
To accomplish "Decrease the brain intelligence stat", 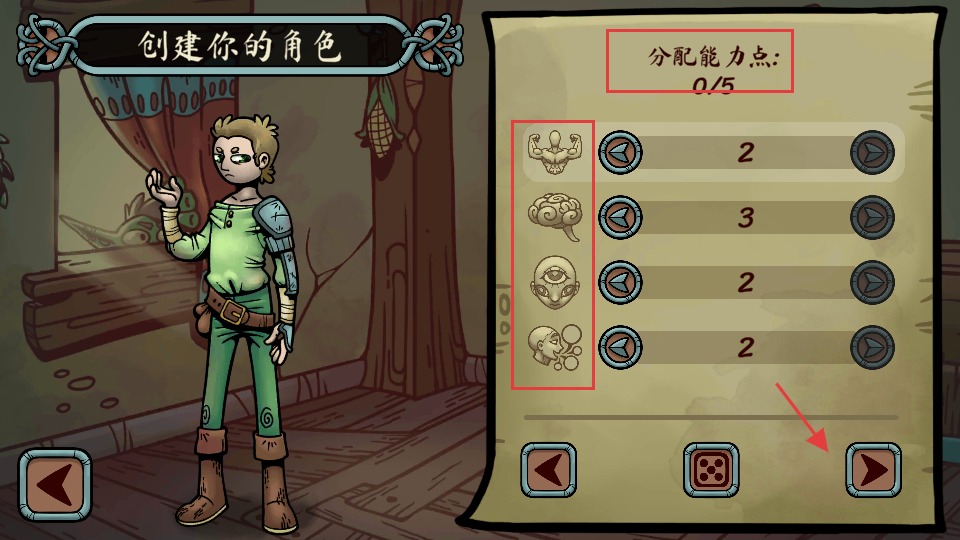I will point(620,217).
